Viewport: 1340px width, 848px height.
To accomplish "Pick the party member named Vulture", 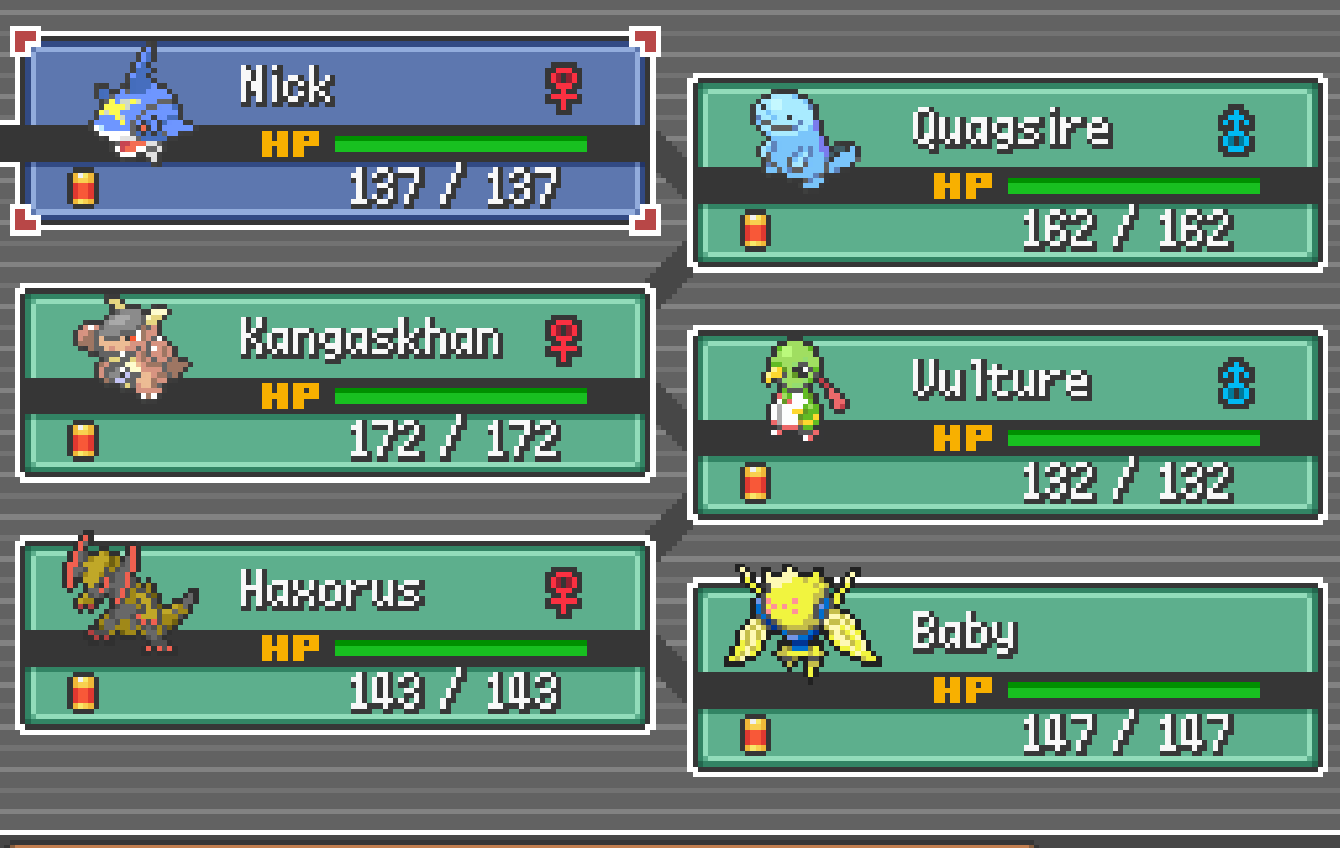I will [1007, 425].
